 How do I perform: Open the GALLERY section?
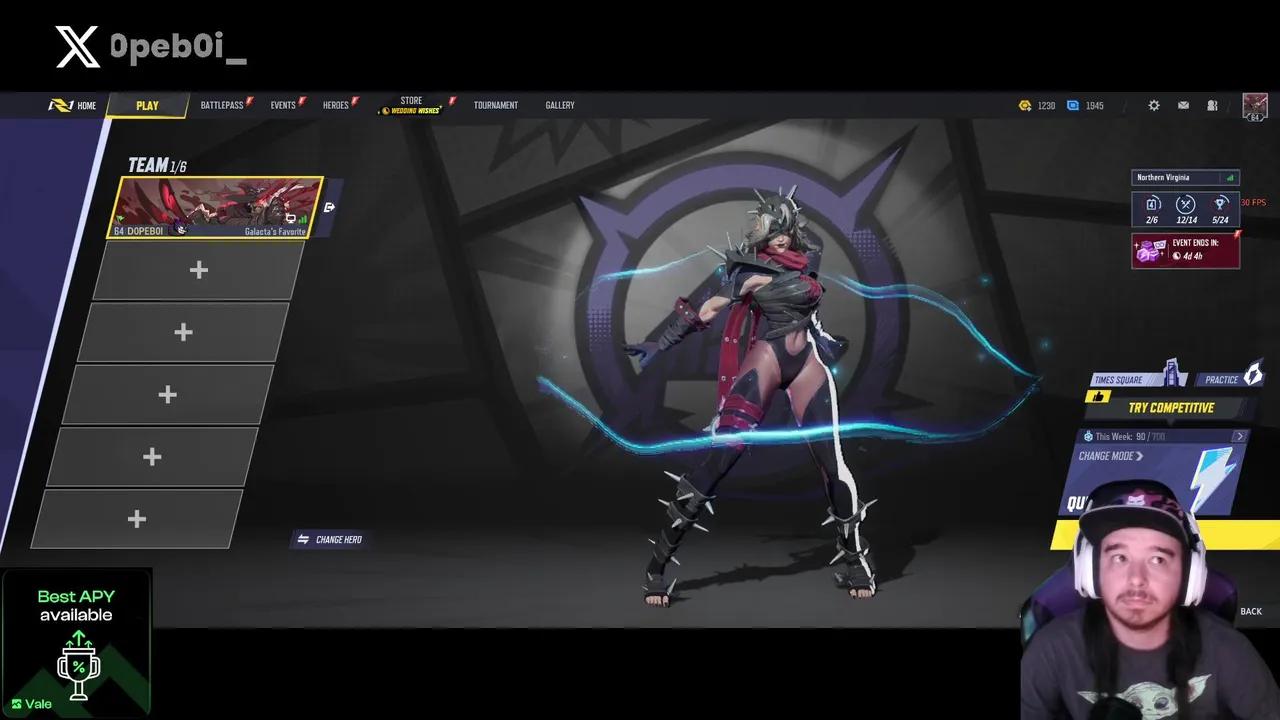(559, 104)
